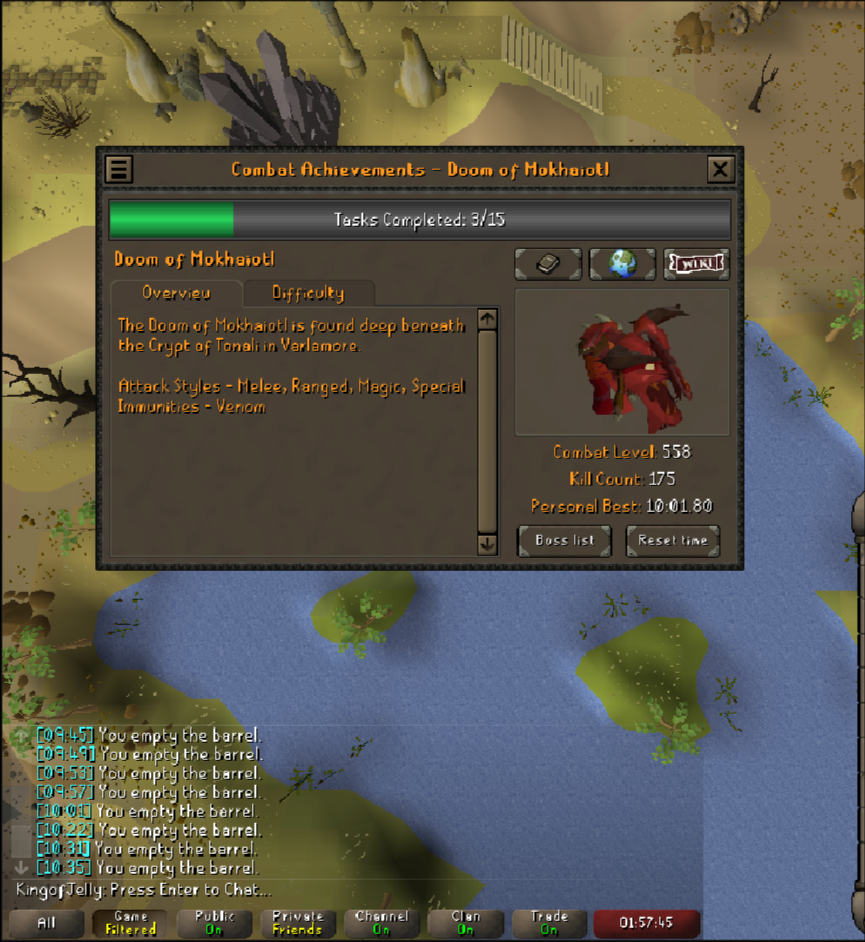This screenshot has height=942, width=865.
Task: Click the red timer button in the chat bar
Action: tap(646, 923)
